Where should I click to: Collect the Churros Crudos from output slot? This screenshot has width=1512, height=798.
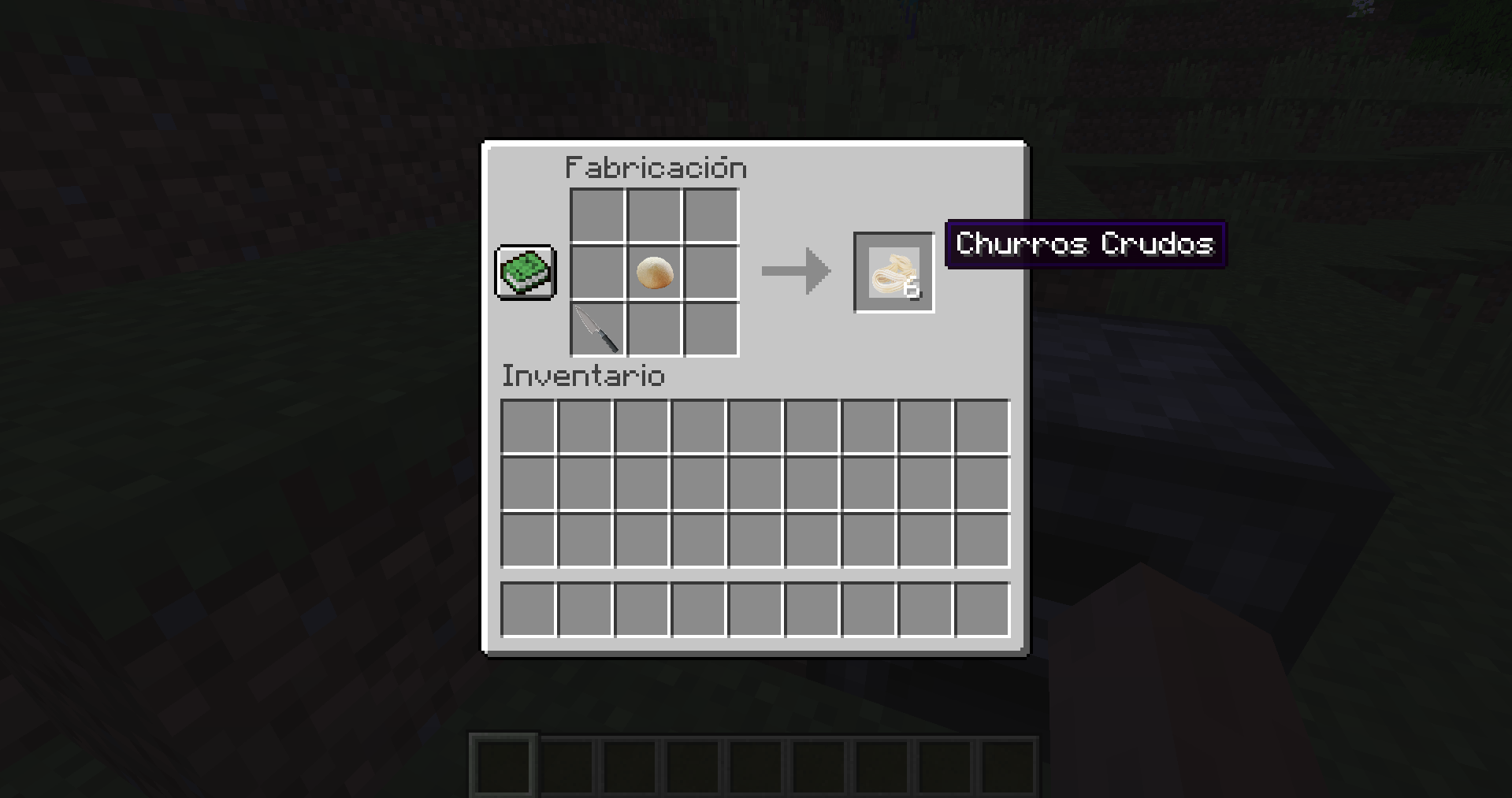pyautogui.click(x=893, y=272)
